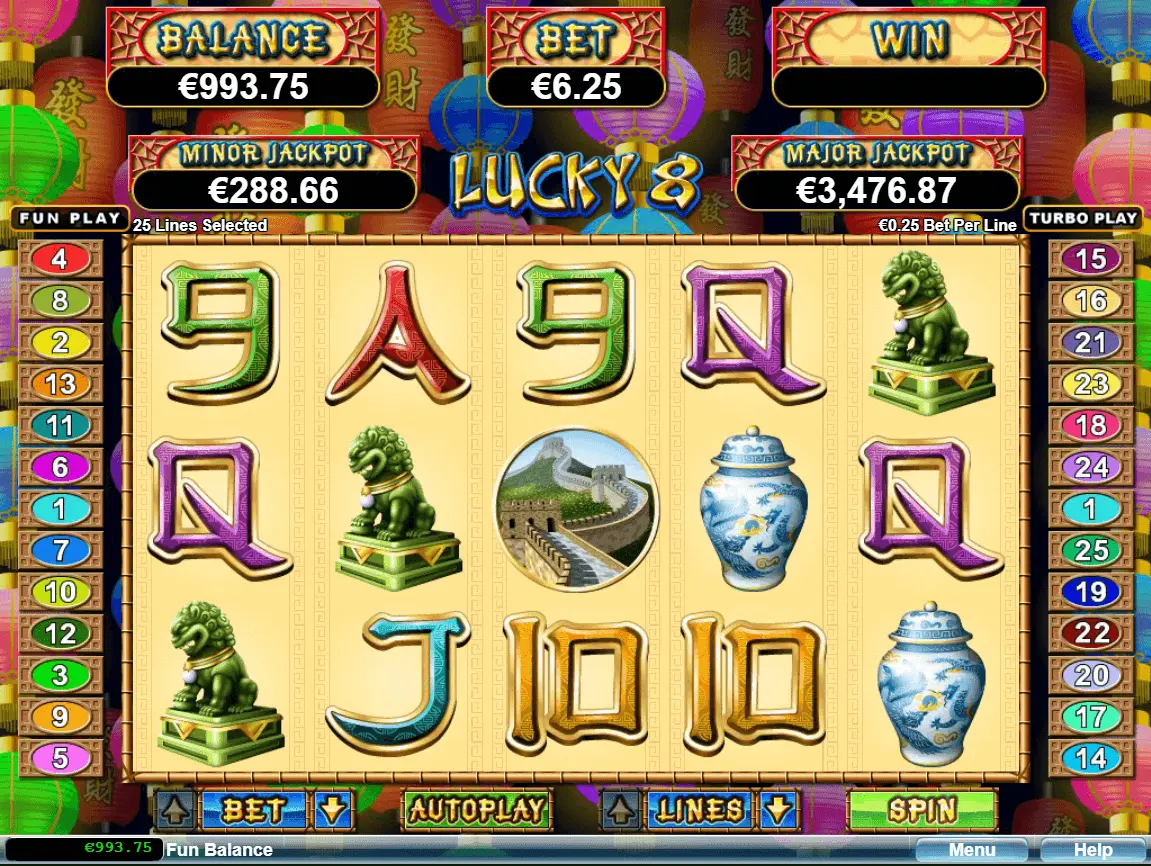The height and width of the screenshot is (866, 1151).
Task: Pick payline number 10 marker
Action: click(60, 592)
